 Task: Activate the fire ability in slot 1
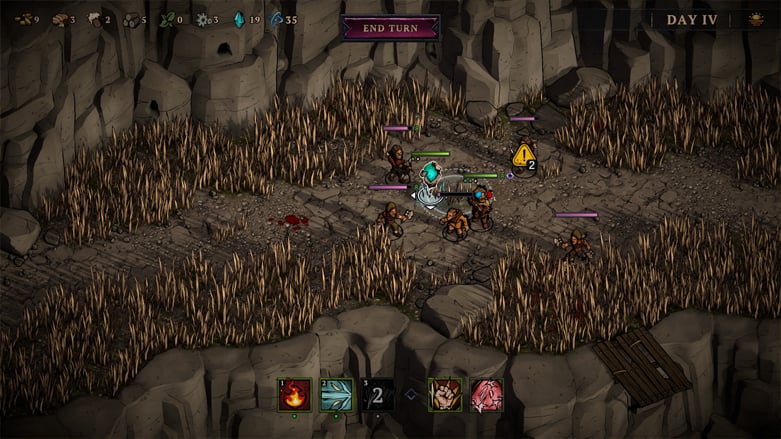294,394
